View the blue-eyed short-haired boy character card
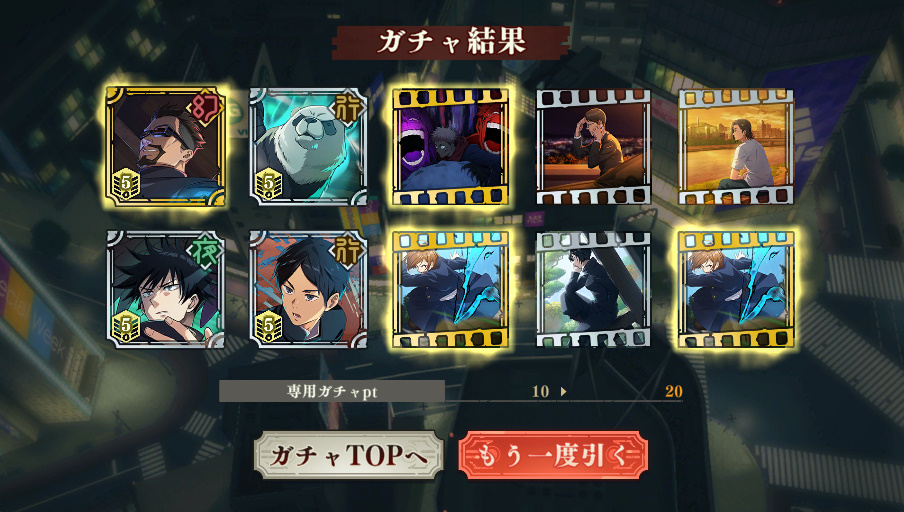904x512 pixels. [307, 290]
